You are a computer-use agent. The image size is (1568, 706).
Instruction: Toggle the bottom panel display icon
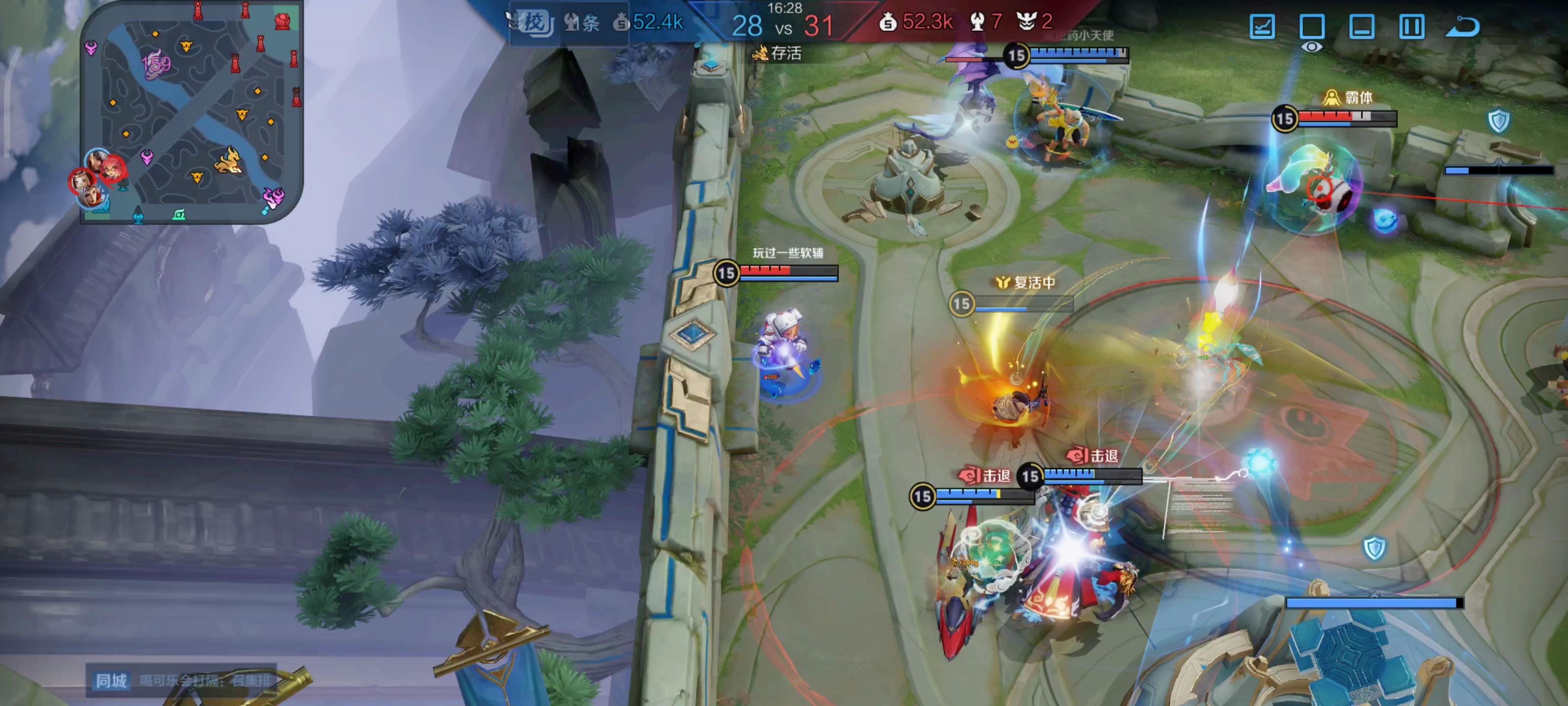1362,27
